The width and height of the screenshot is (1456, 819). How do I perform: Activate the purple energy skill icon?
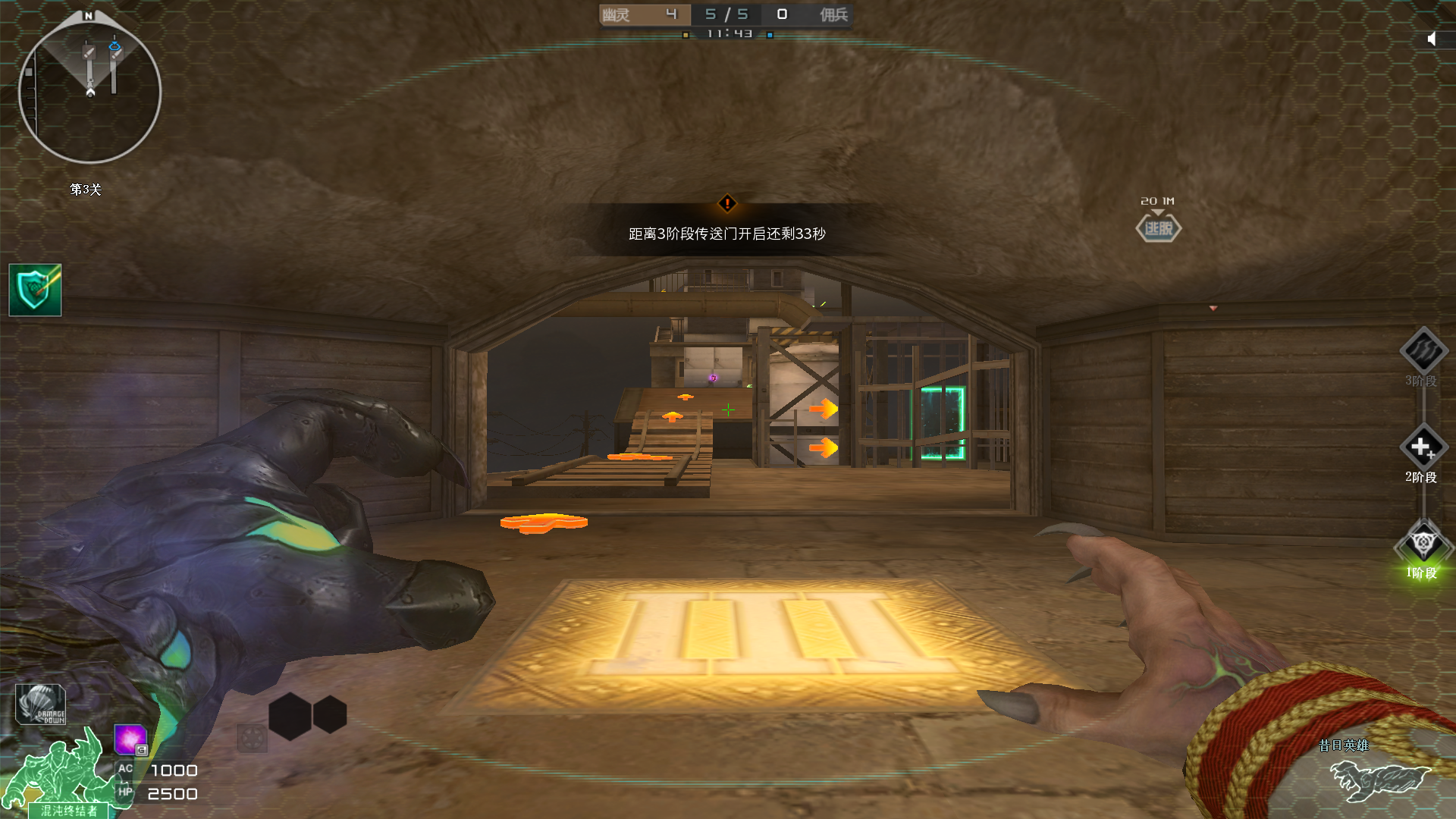coord(130,739)
